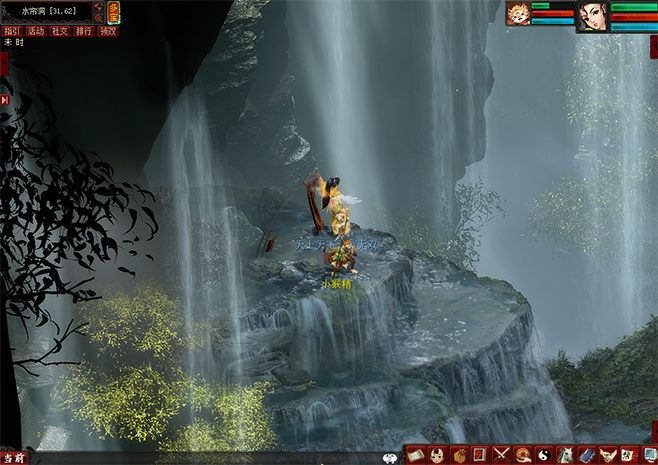658x465 pixels.
Task: Open the 活动 events menu
Action: coord(36,31)
